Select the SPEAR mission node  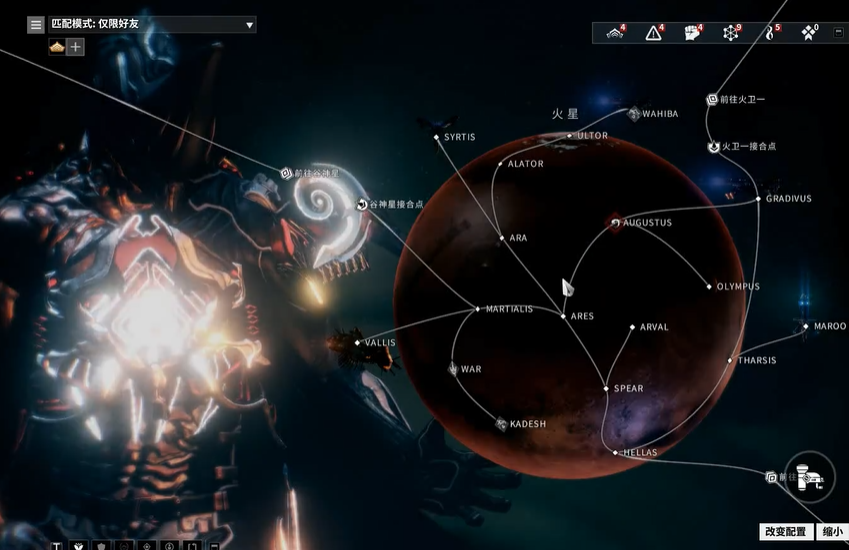[606, 388]
